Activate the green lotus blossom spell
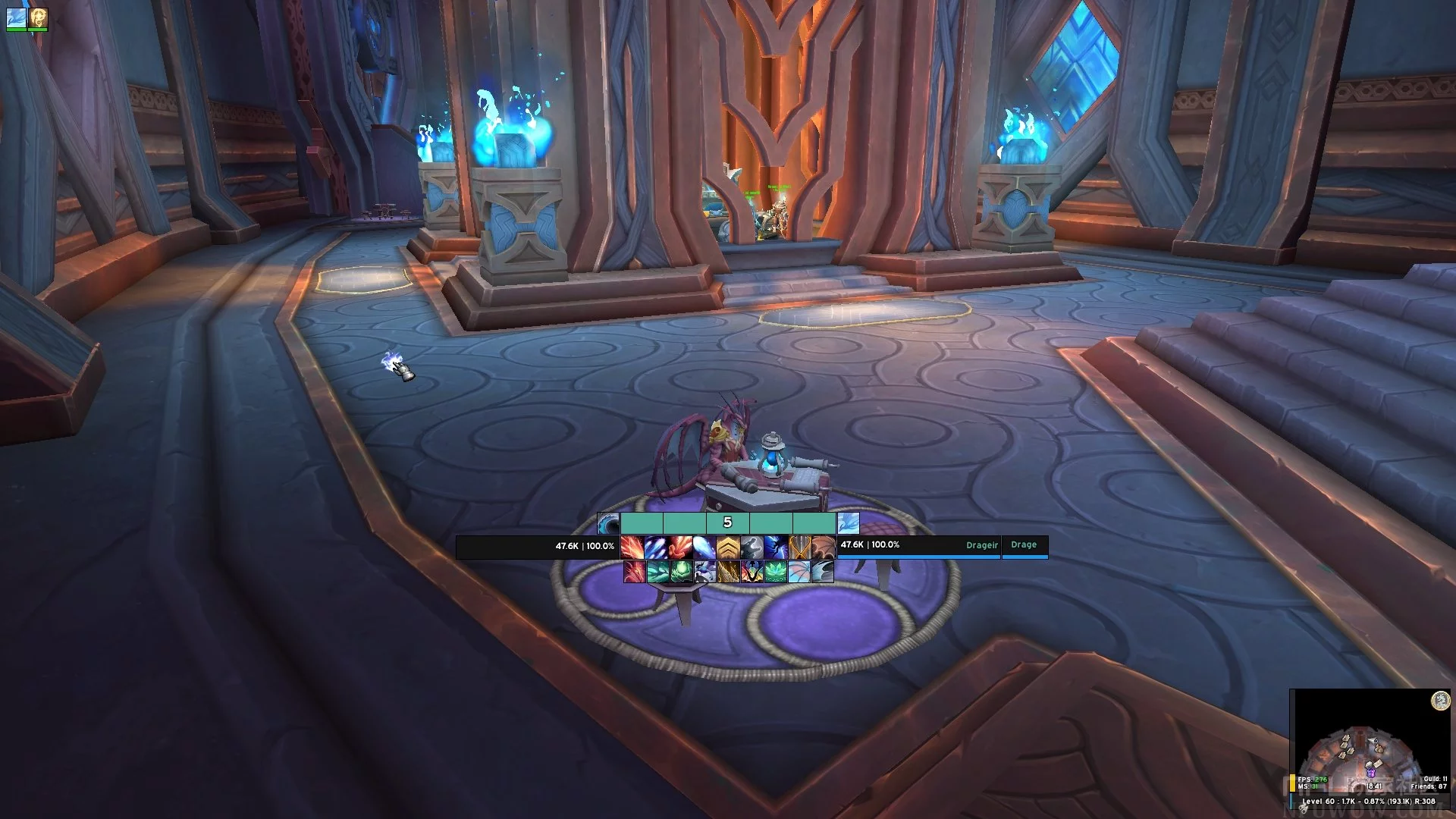Viewport: 1456px width, 819px height. pos(775,572)
